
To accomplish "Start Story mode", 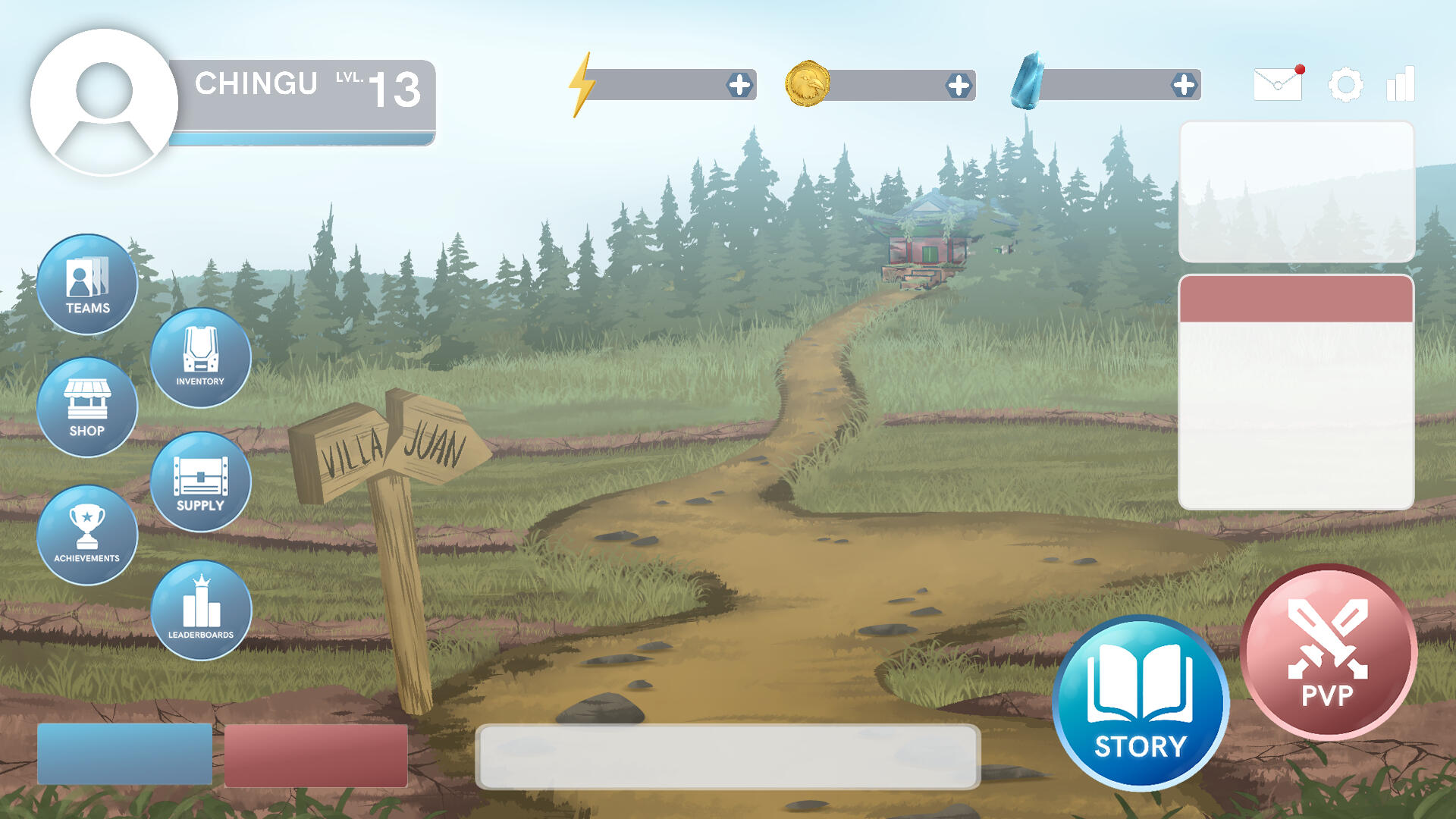I will coord(1141,703).
